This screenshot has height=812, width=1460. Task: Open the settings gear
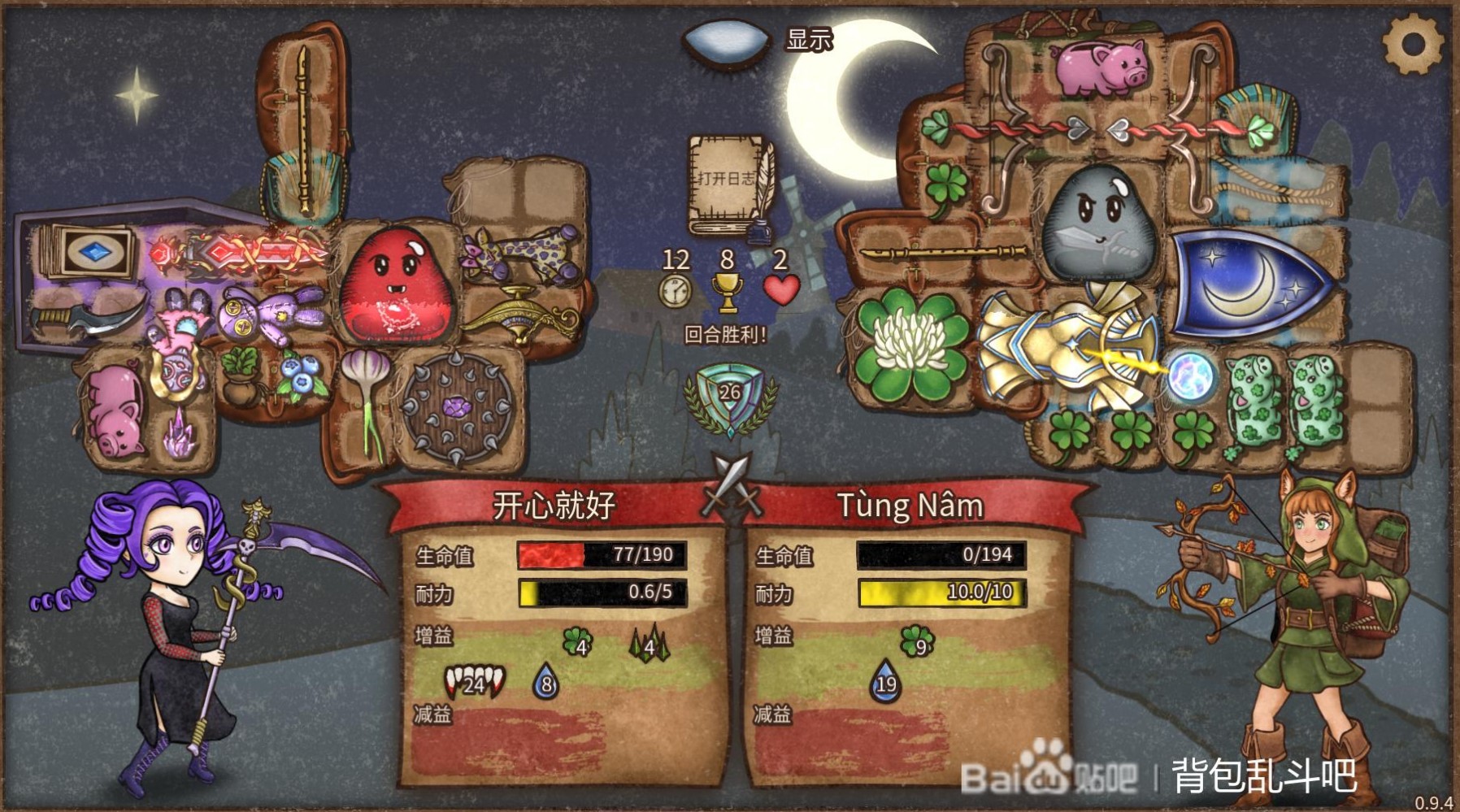1413,44
